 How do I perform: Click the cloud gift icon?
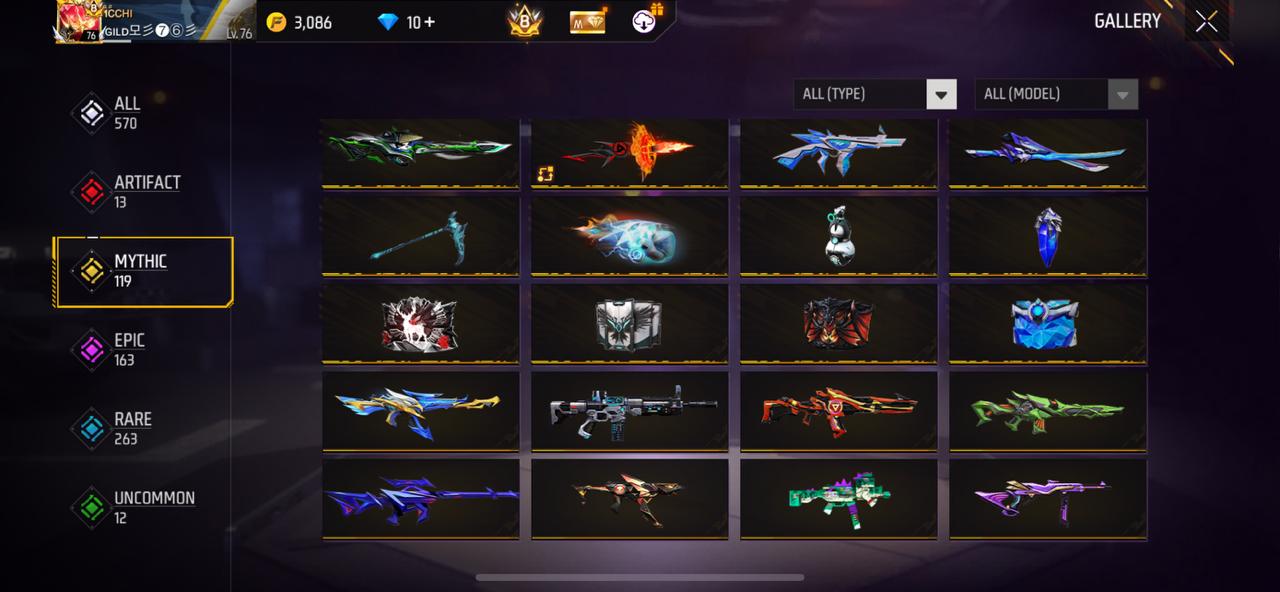[x=646, y=22]
